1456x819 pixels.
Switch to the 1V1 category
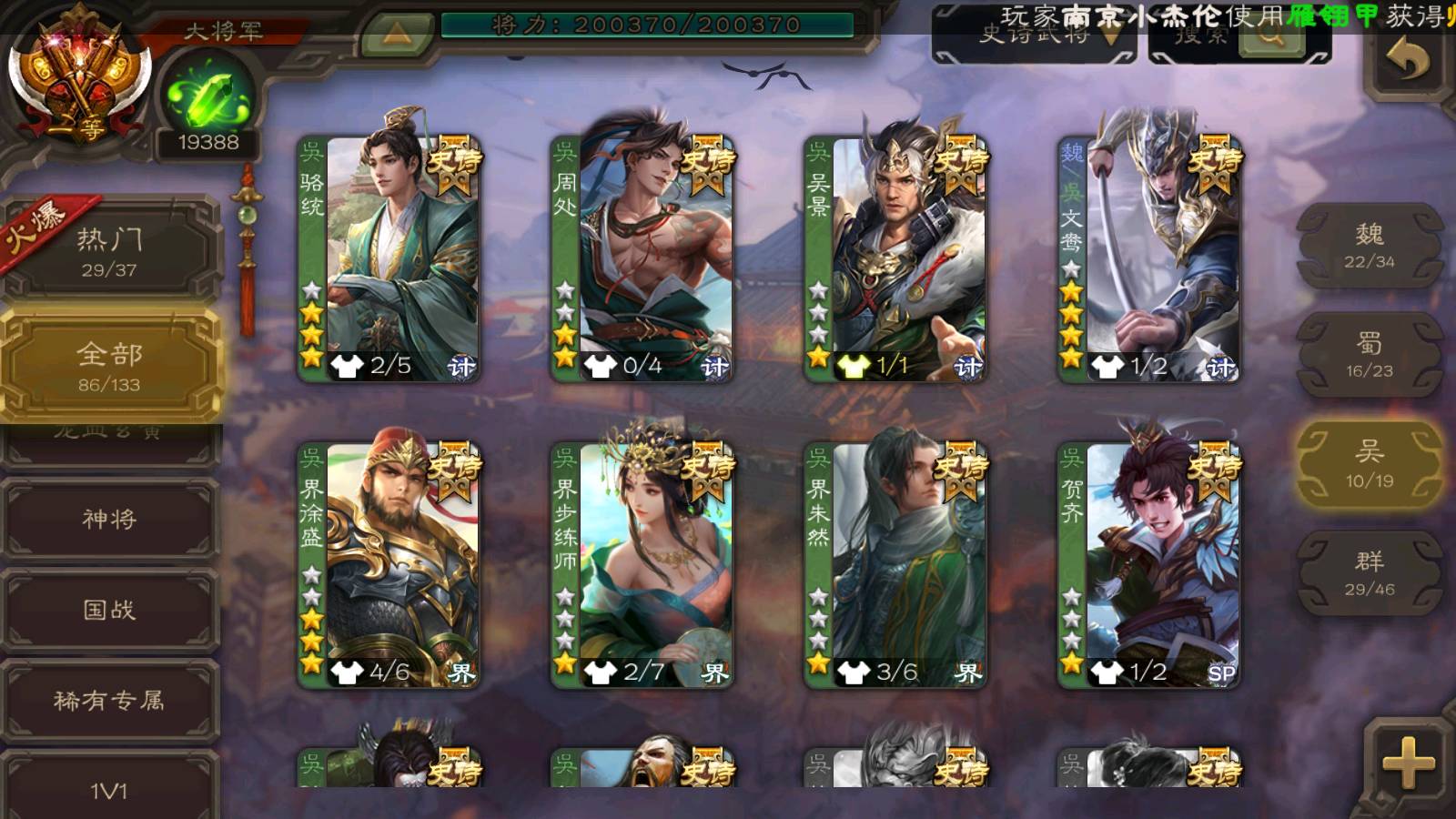click(x=109, y=788)
